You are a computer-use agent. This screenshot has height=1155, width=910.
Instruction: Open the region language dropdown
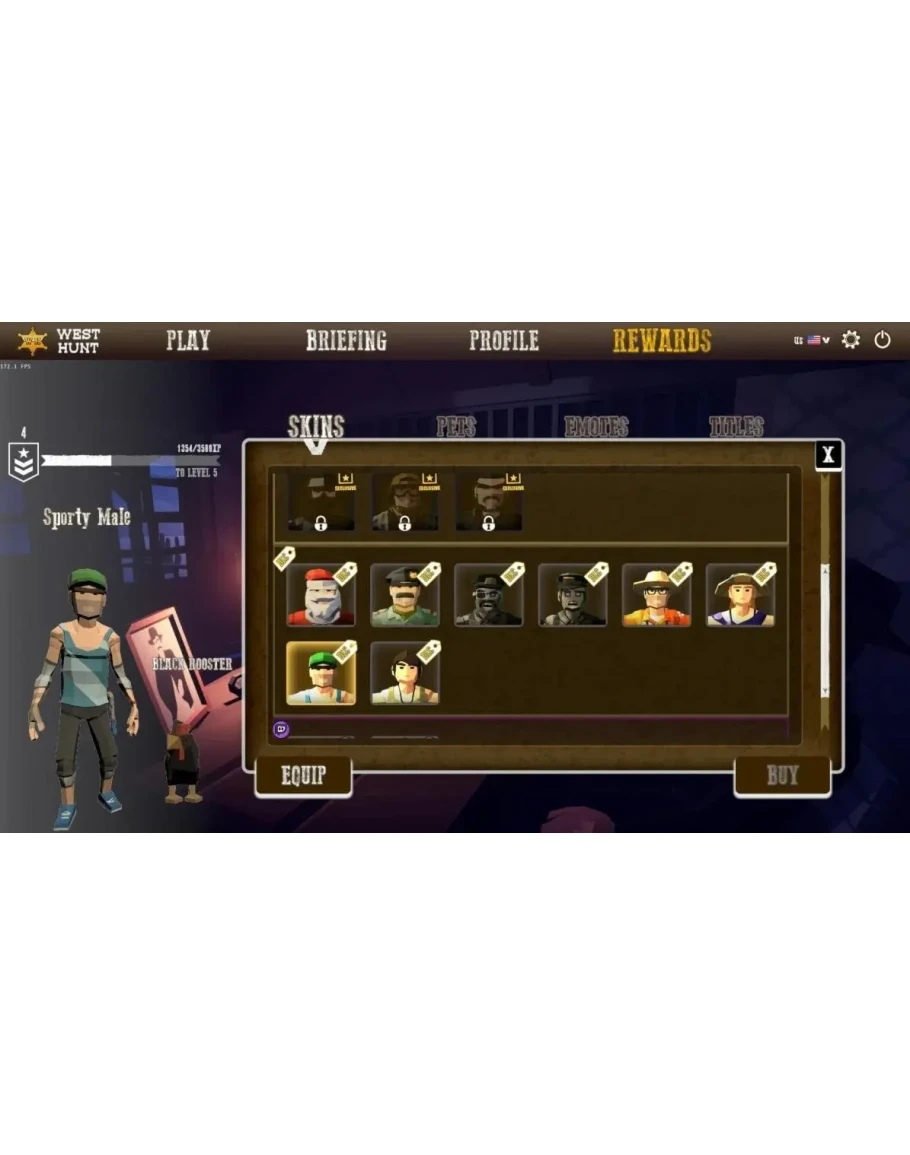(812, 340)
